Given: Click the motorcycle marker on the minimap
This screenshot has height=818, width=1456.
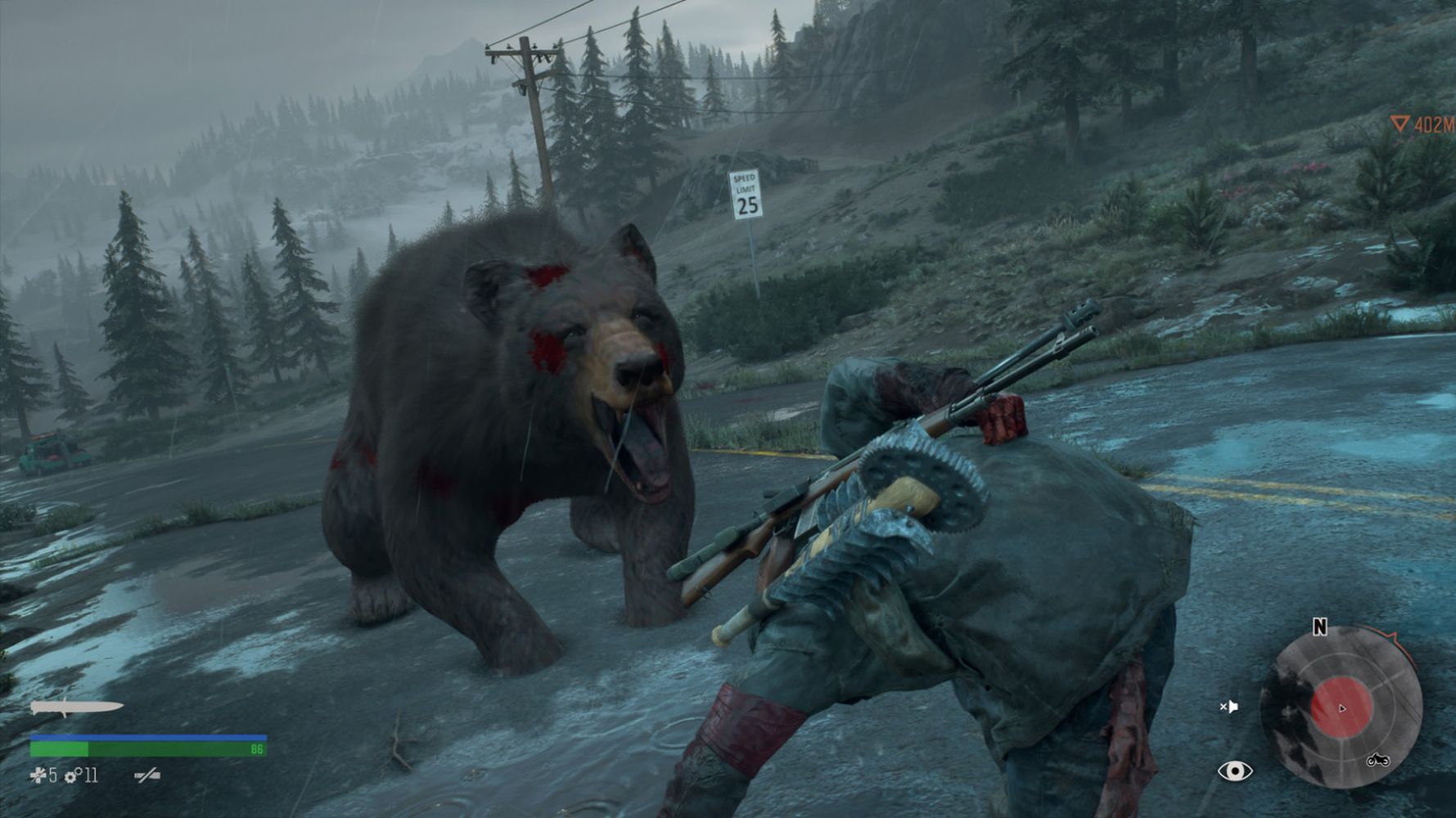Looking at the screenshot, I should pos(1377,760).
